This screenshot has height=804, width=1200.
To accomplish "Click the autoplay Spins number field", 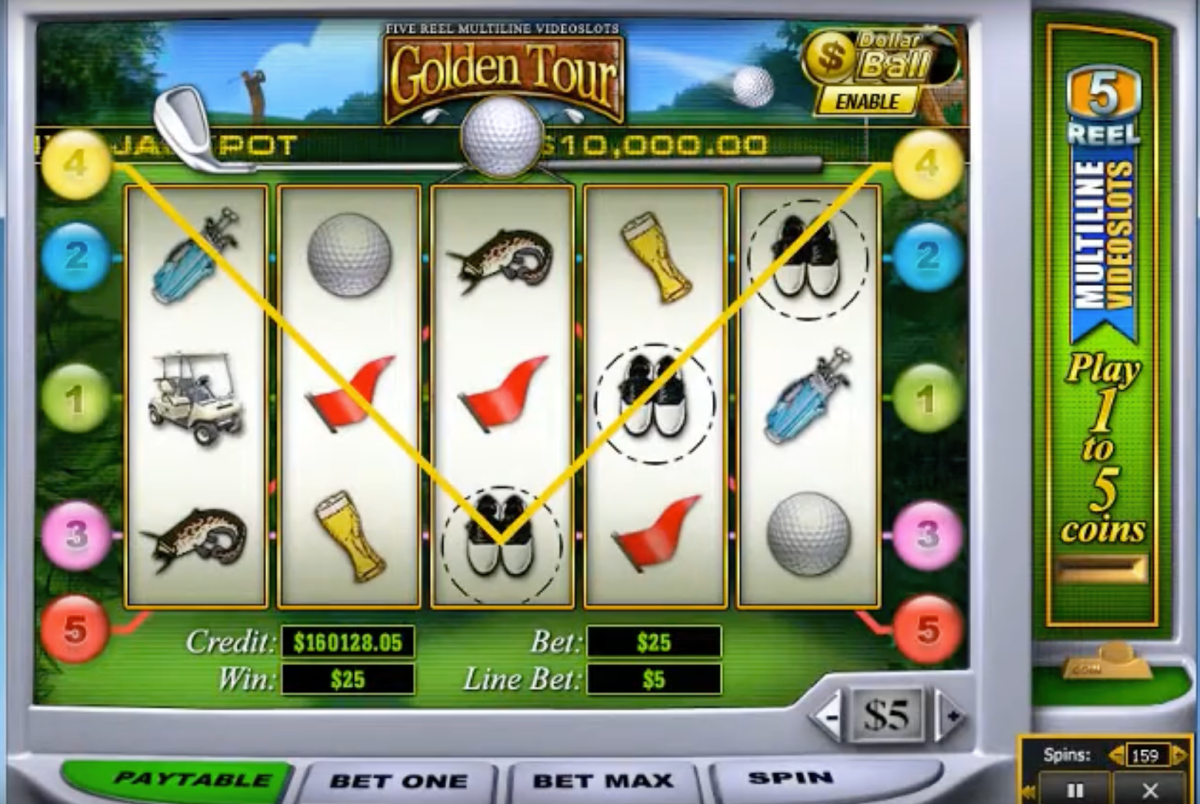I will (1147, 756).
